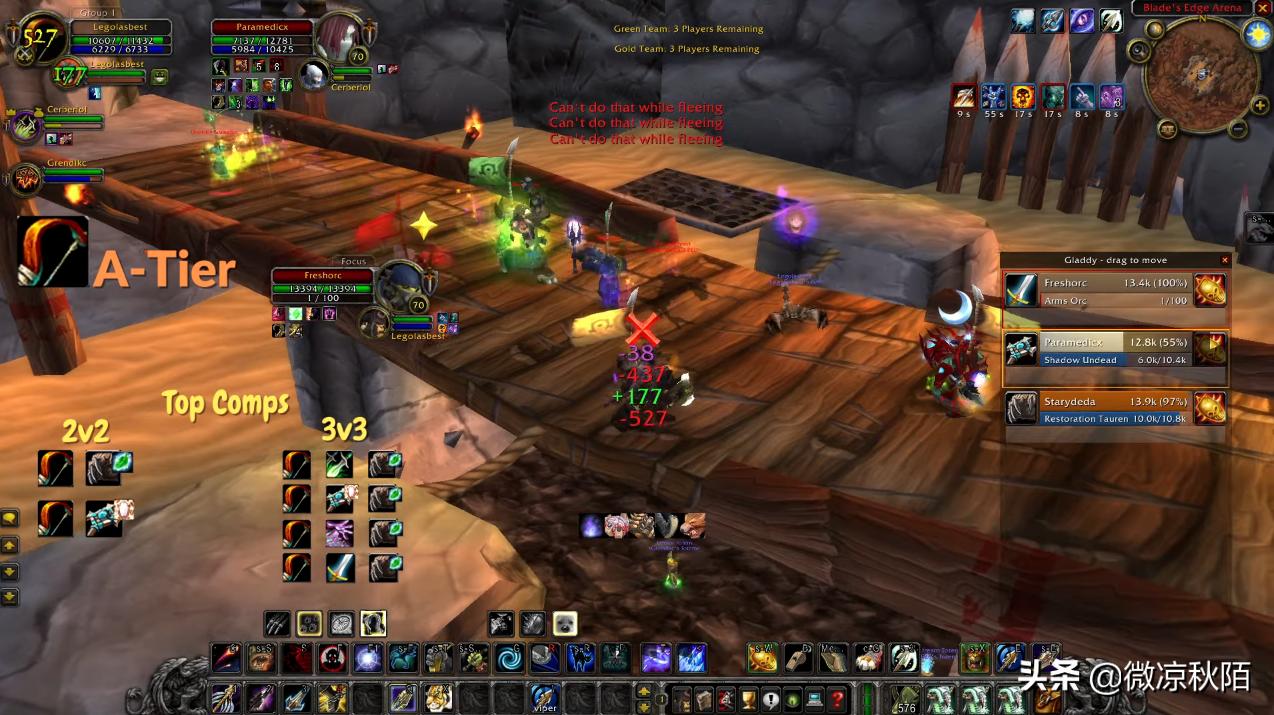
Task: Open the gold trophy achievements micro button
Action: [x=746, y=698]
